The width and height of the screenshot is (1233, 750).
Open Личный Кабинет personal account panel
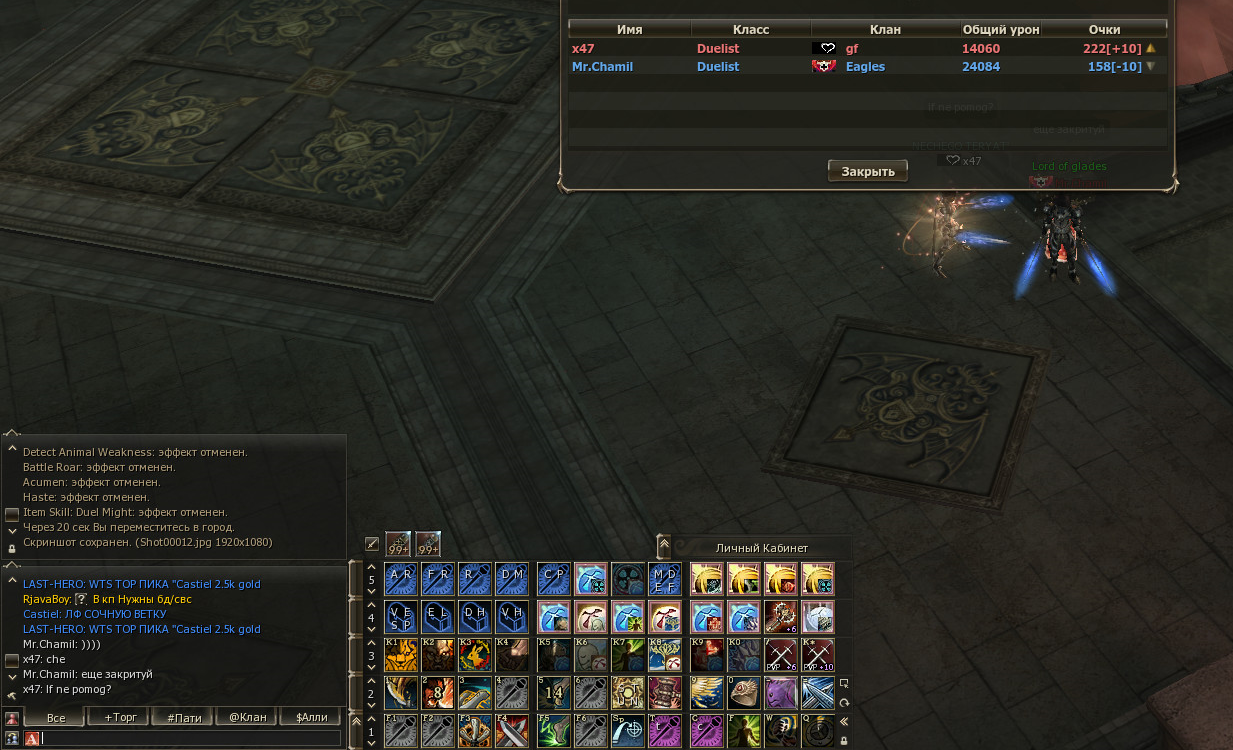tap(761, 548)
